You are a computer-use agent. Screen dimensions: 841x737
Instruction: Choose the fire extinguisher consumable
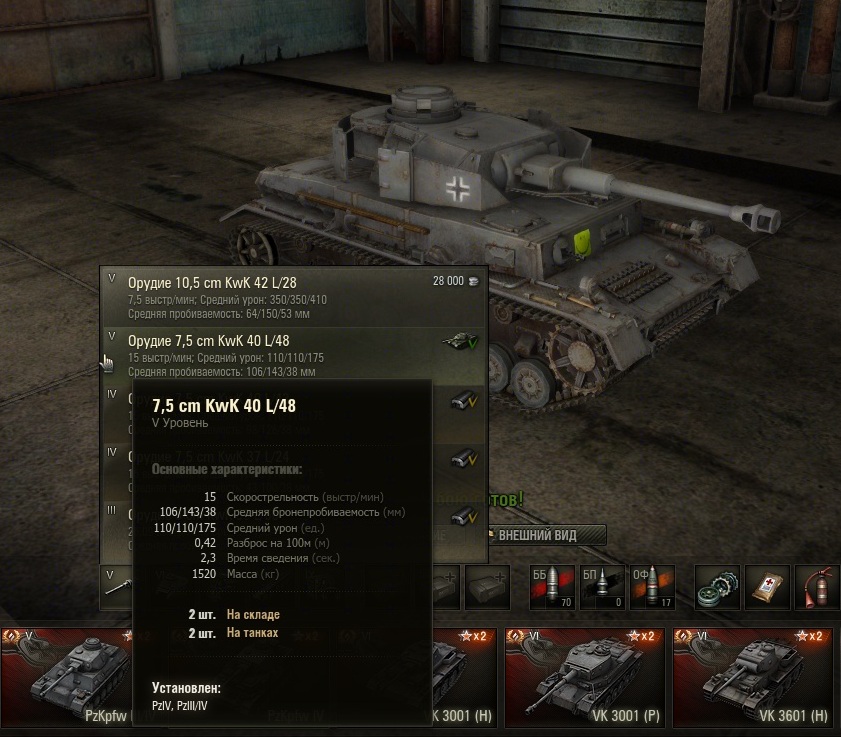click(817, 587)
